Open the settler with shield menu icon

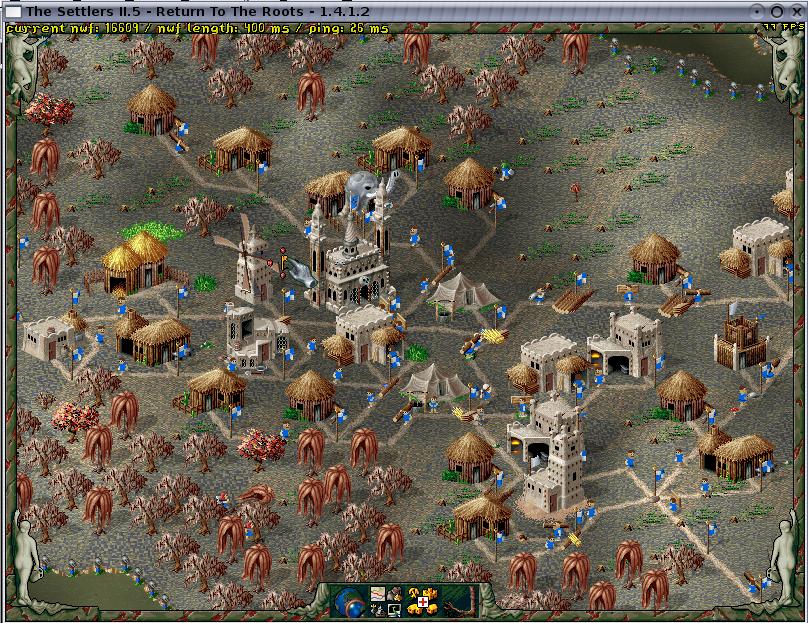tap(394, 594)
